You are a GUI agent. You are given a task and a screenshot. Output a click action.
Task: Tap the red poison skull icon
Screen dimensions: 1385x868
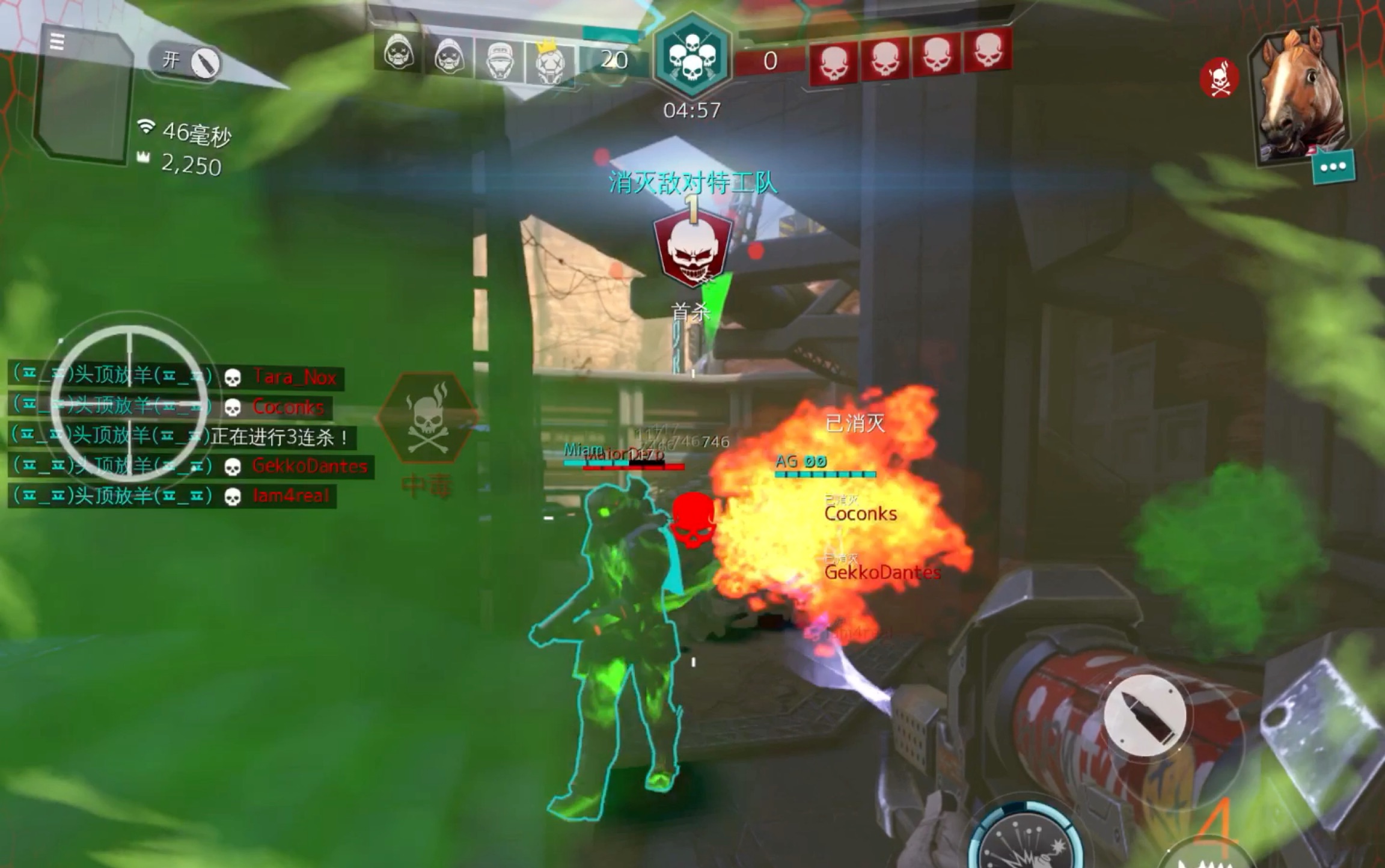pyautogui.click(x=1219, y=78)
